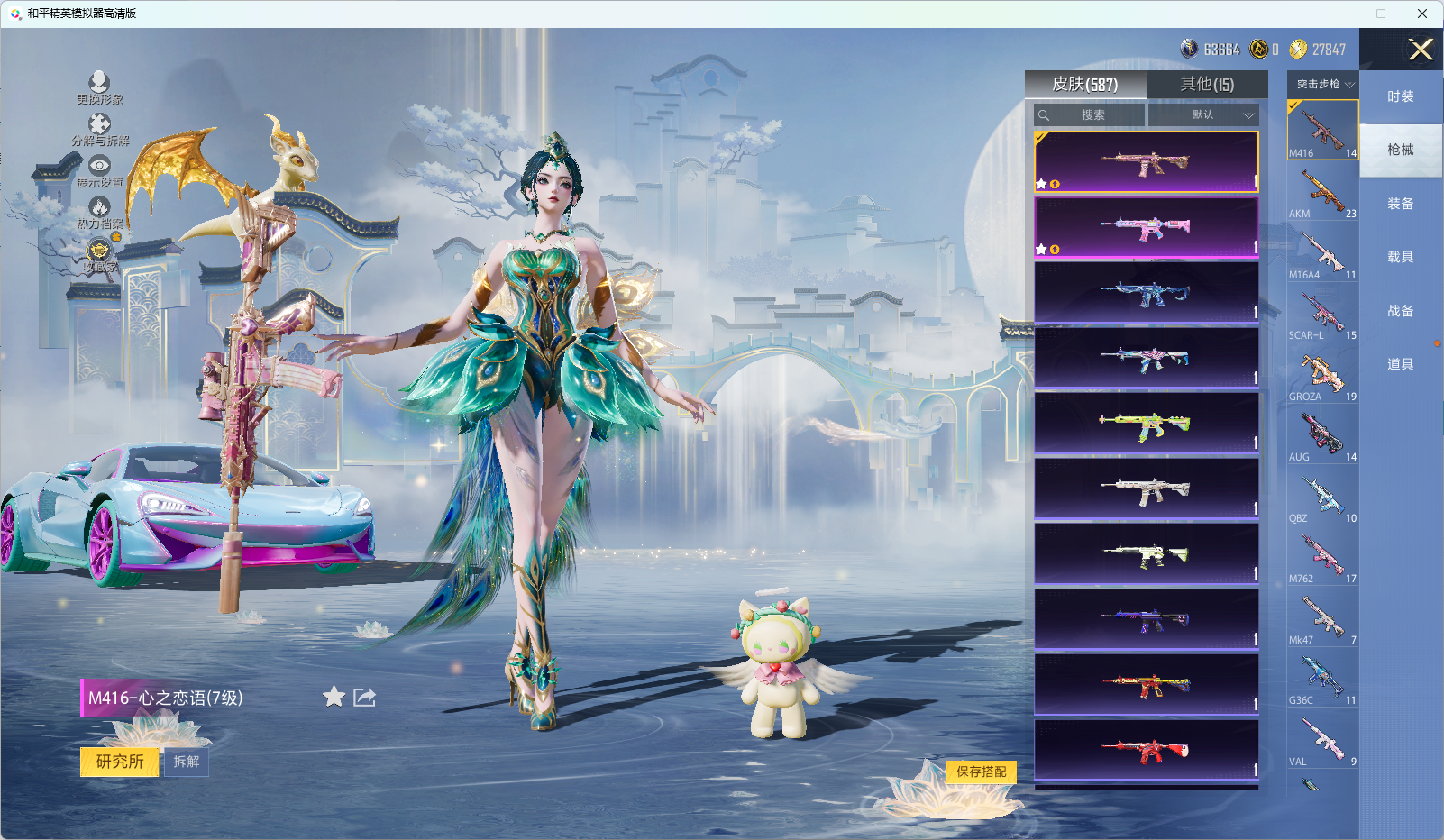Minimize the emulator window
This screenshot has height=840, width=1444.
tap(1340, 14)
